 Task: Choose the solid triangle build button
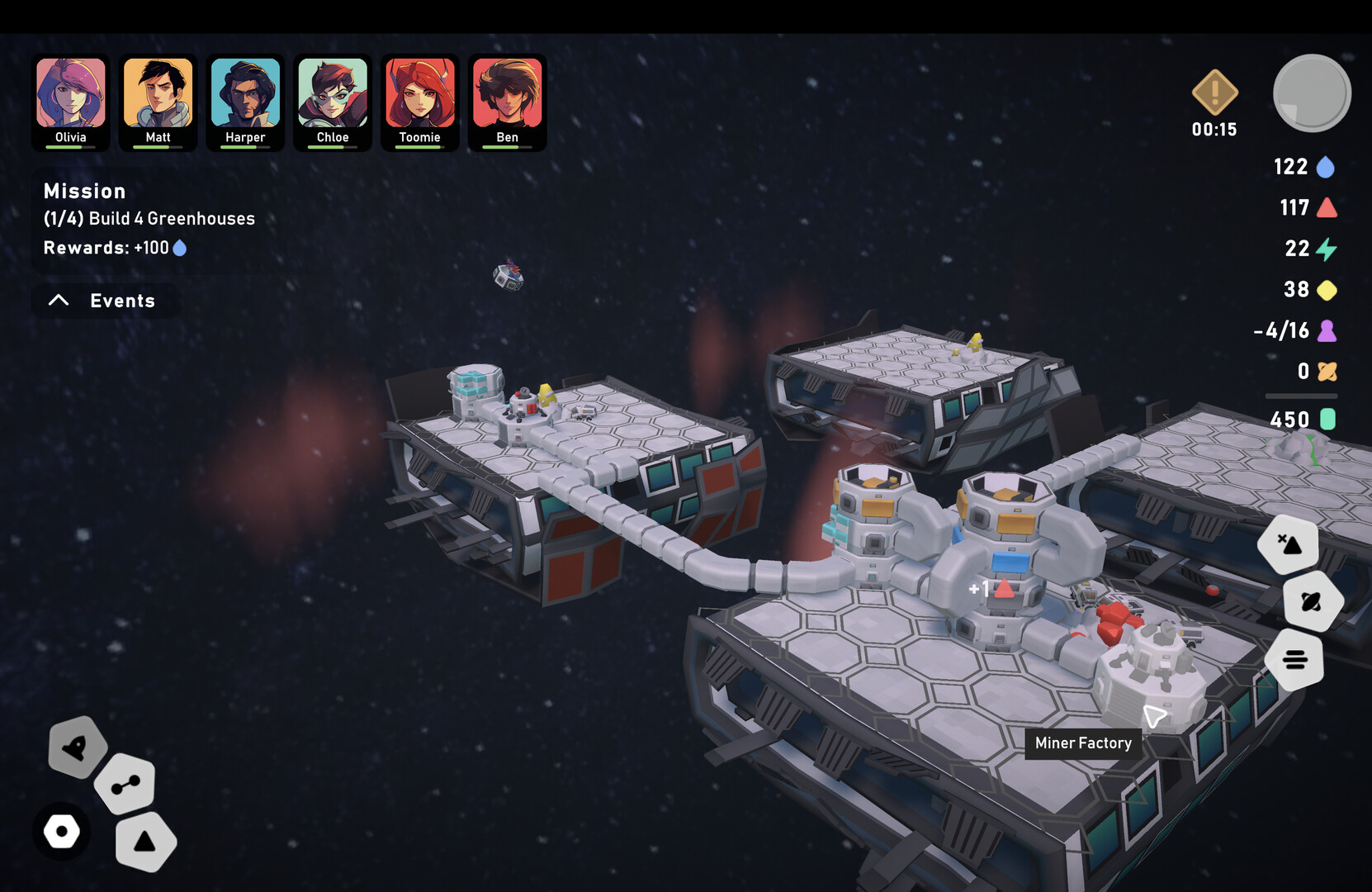[145, 842]
